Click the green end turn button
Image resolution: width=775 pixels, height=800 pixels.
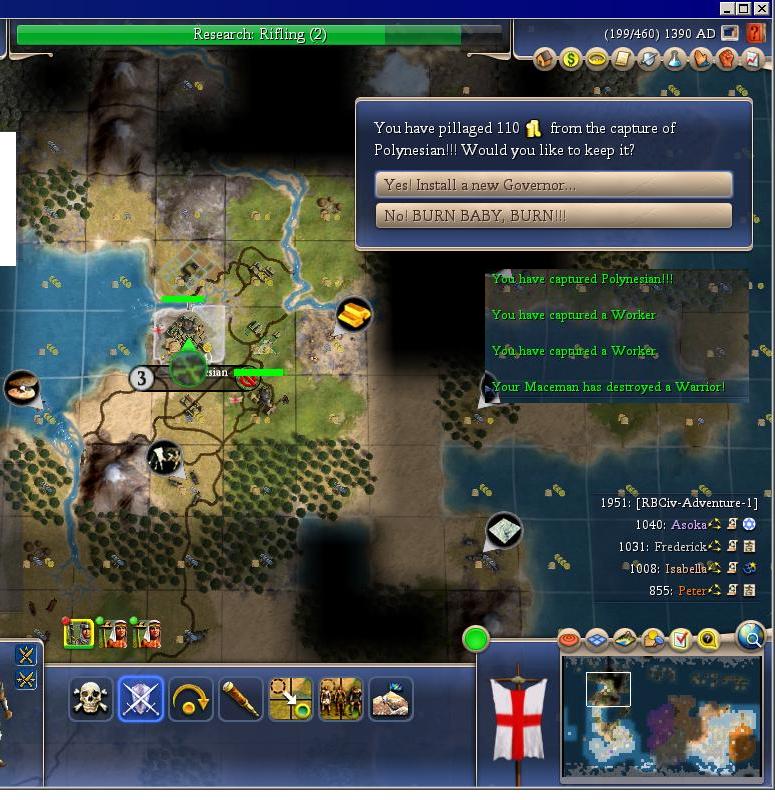point(476,638)
